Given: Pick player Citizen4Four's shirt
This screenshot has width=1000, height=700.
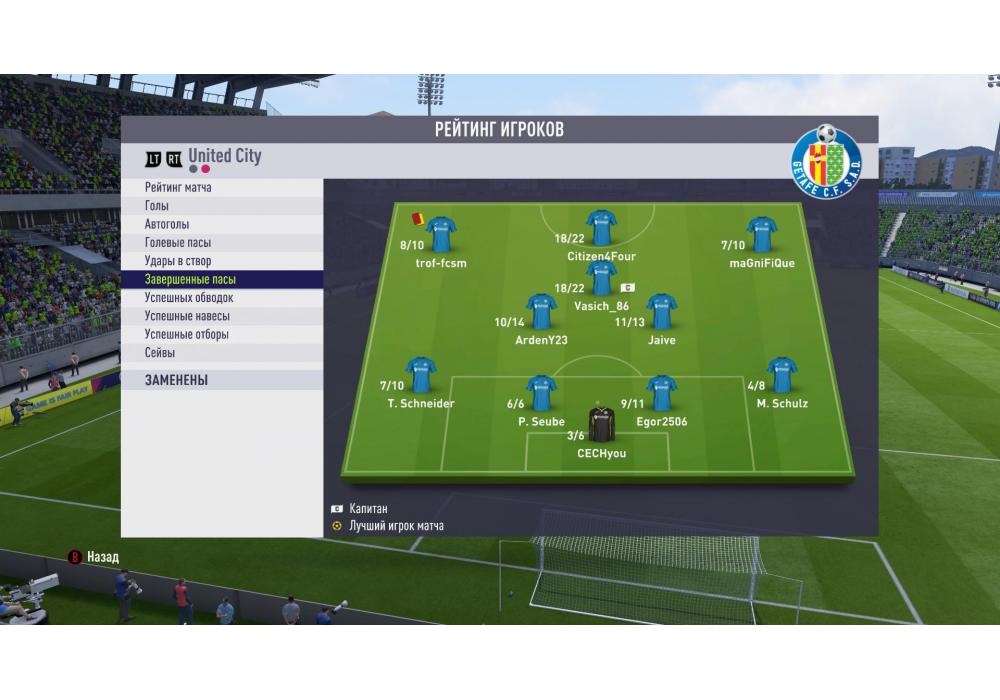Looking at the screenshot, I should 601,228.
